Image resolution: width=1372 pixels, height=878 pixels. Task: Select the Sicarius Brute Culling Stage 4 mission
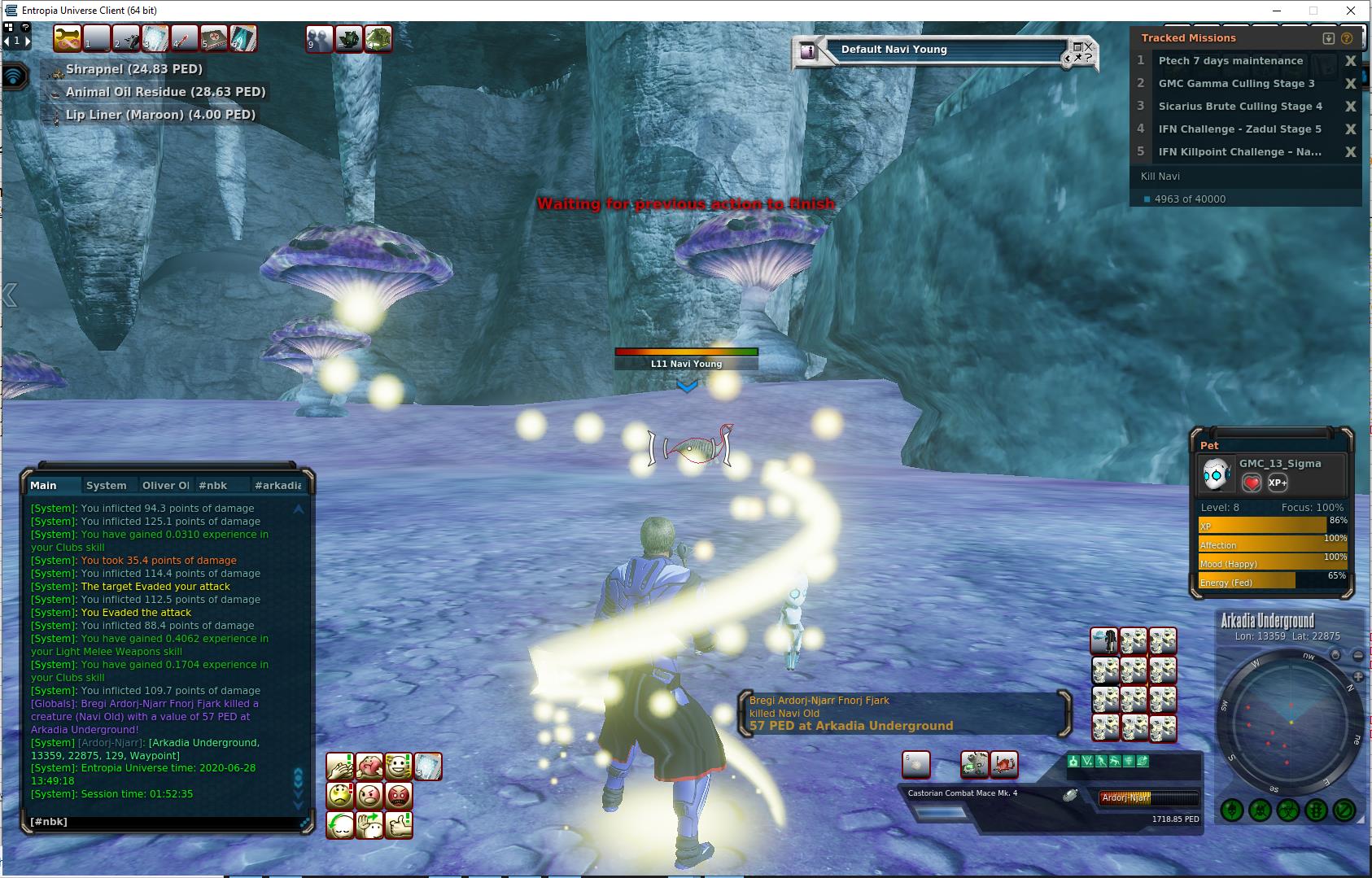(1239, 107)
